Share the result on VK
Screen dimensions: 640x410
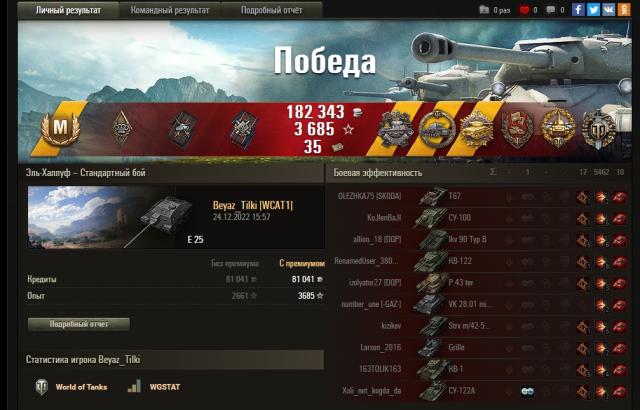pos(607,10)
